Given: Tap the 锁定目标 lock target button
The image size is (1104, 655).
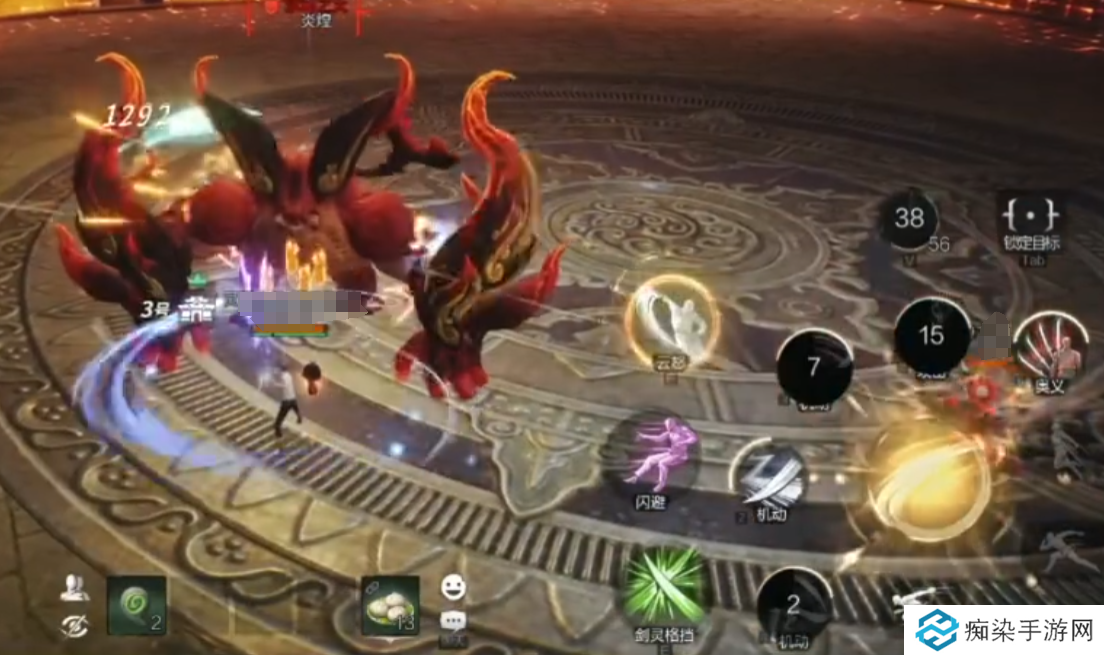Looking at the screenshot, I should [1031, 219].
